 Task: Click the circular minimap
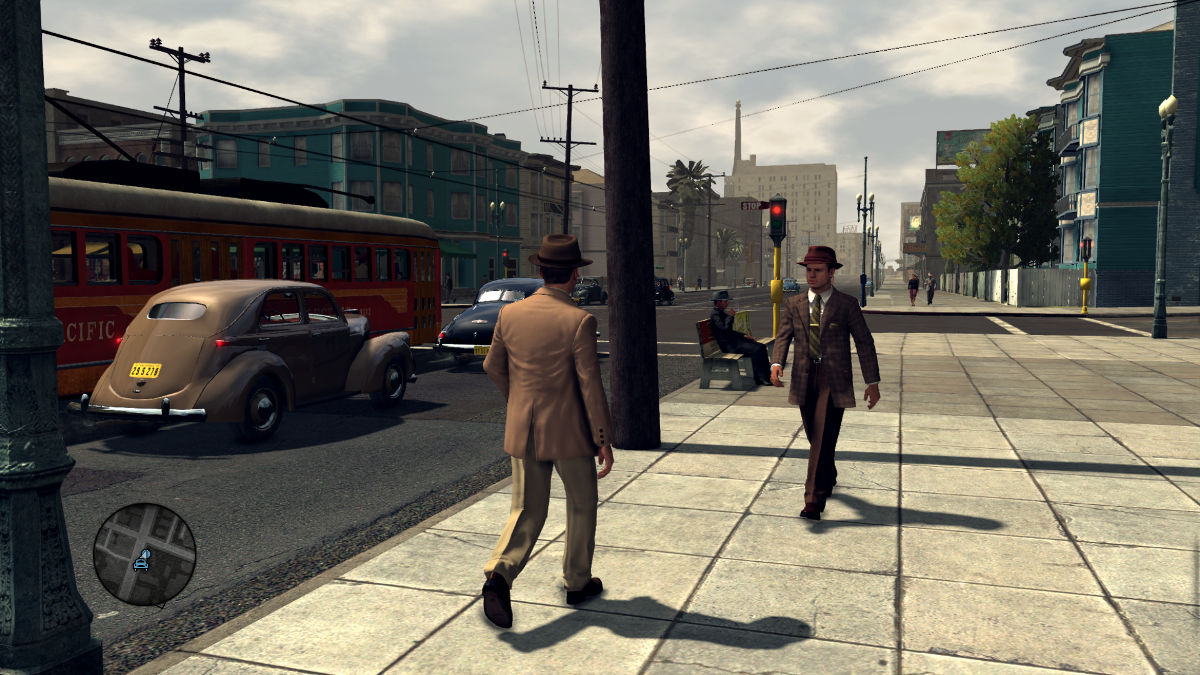144,554
